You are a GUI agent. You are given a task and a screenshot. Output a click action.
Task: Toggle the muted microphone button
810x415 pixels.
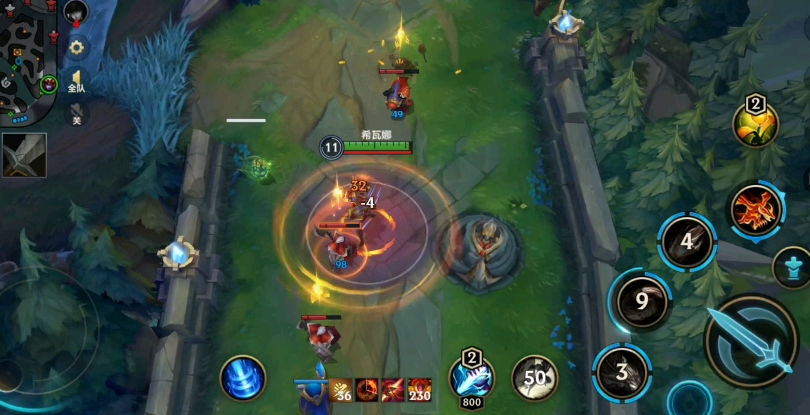click(x=76, y=115)
